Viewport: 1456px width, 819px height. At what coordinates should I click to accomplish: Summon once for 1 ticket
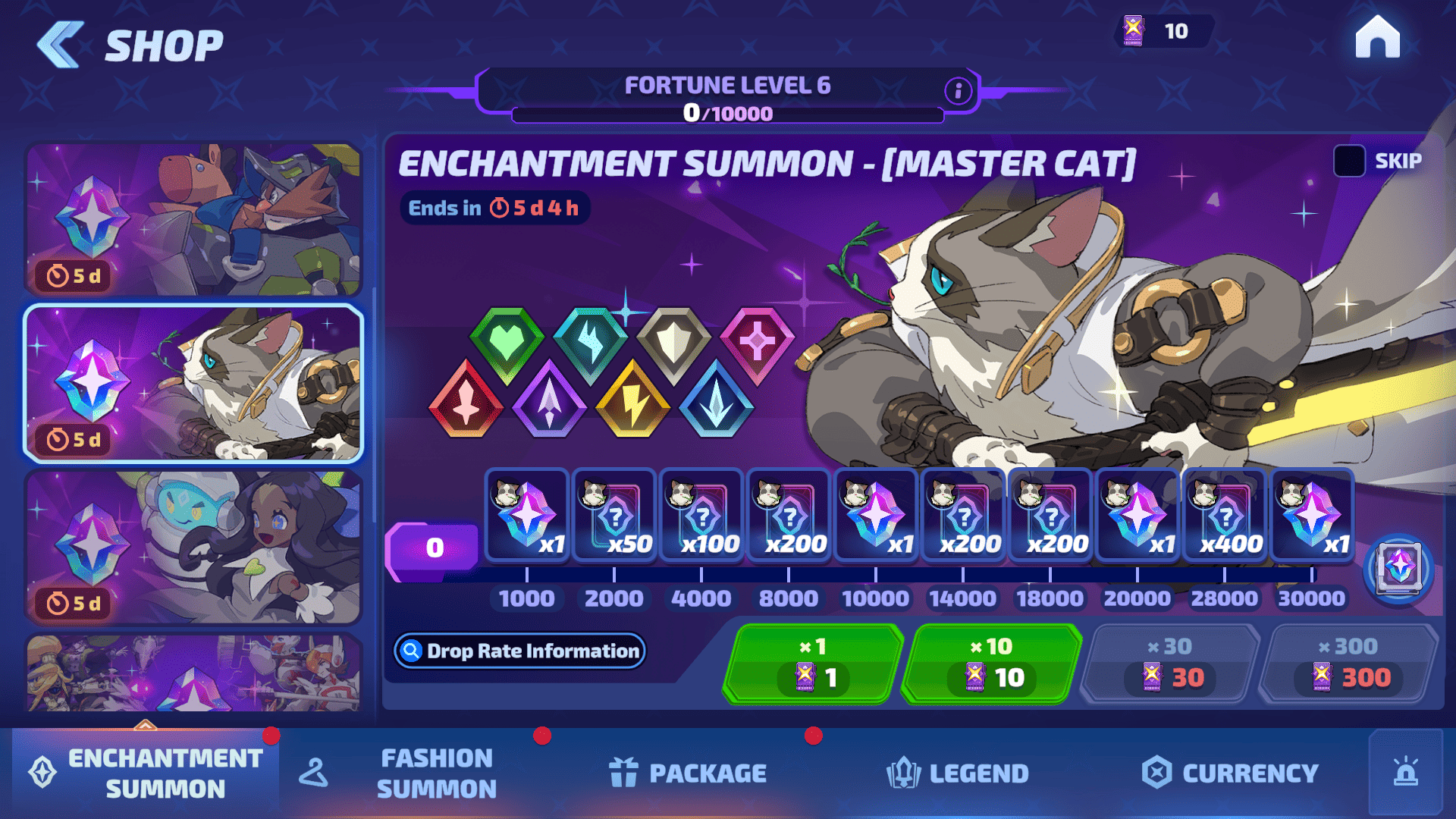tap(813, 664)
